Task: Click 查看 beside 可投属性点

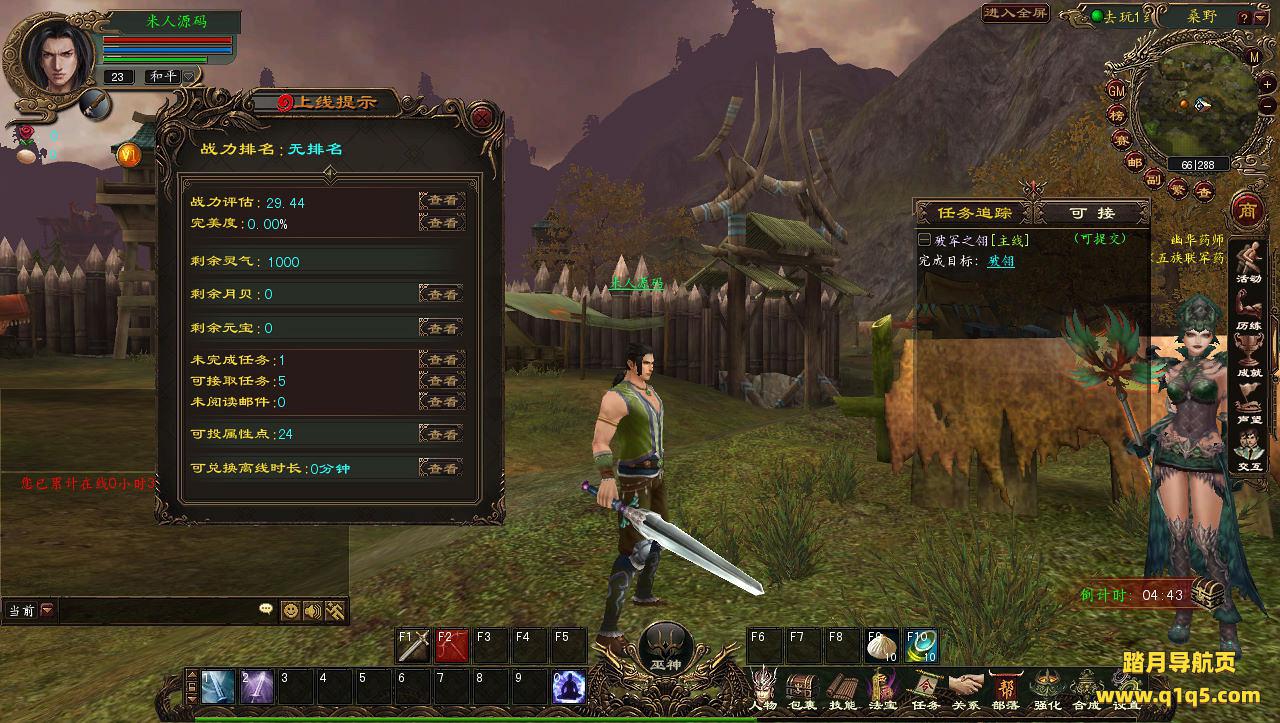Action: pos(441,434)
